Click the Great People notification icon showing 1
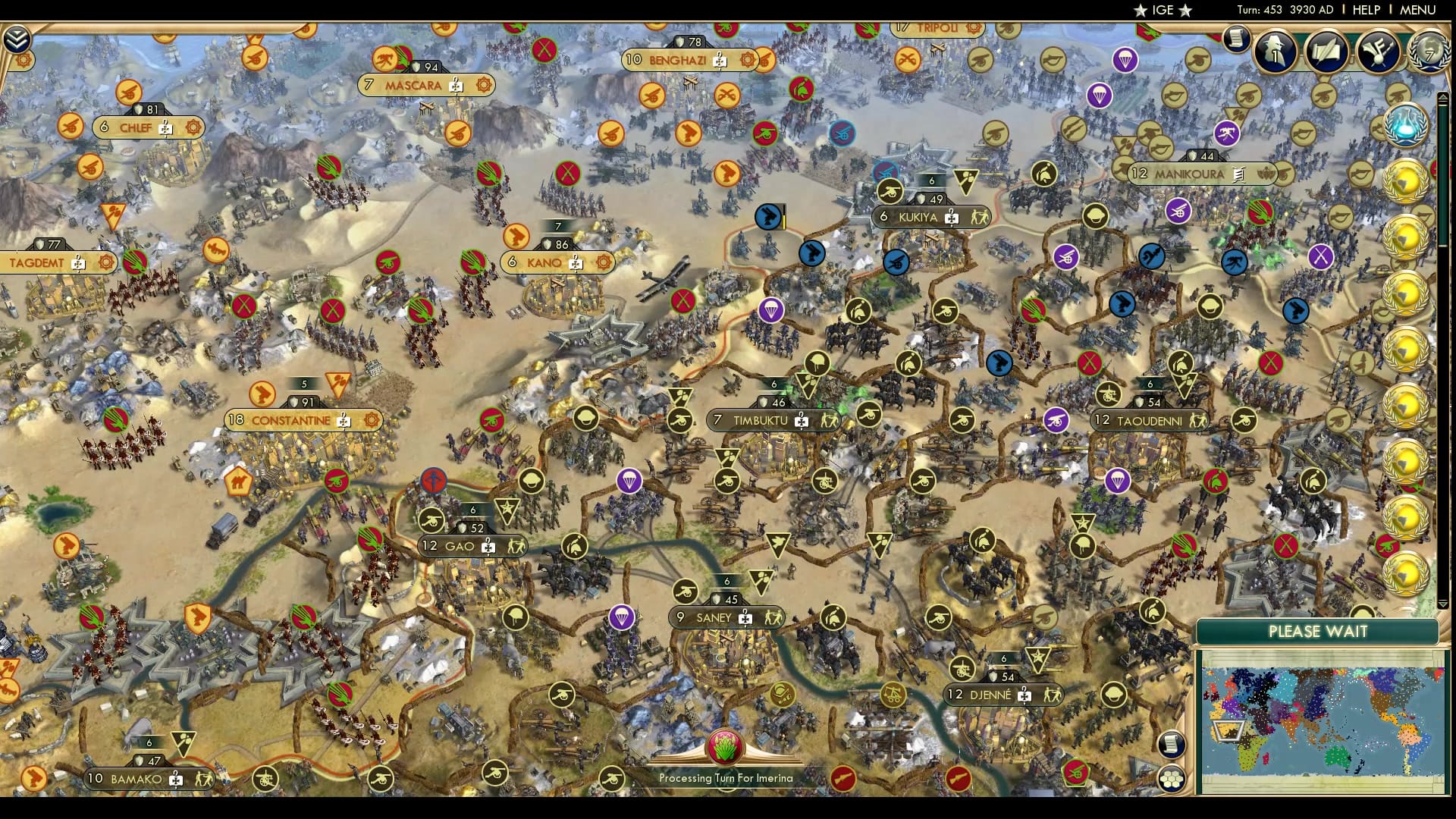 pyautogui.click(x=1273, y=52)
